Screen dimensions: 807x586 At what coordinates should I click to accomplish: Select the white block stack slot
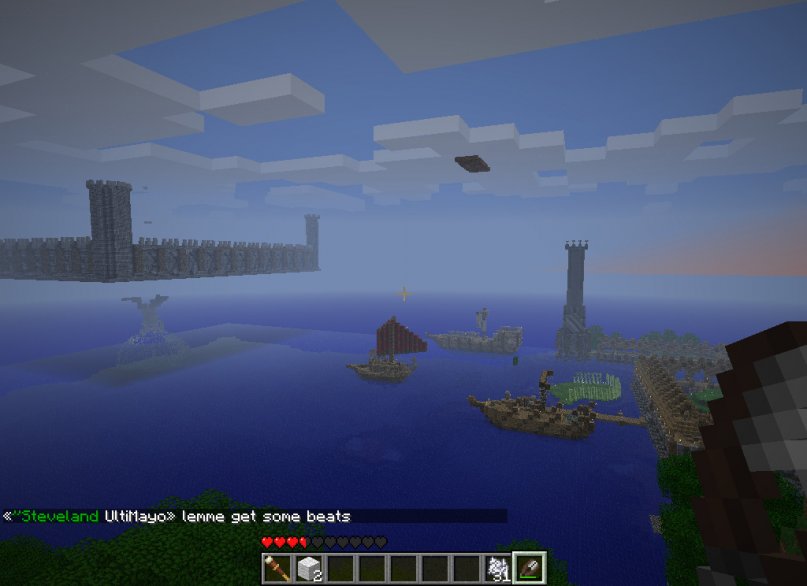click(308, 568)
